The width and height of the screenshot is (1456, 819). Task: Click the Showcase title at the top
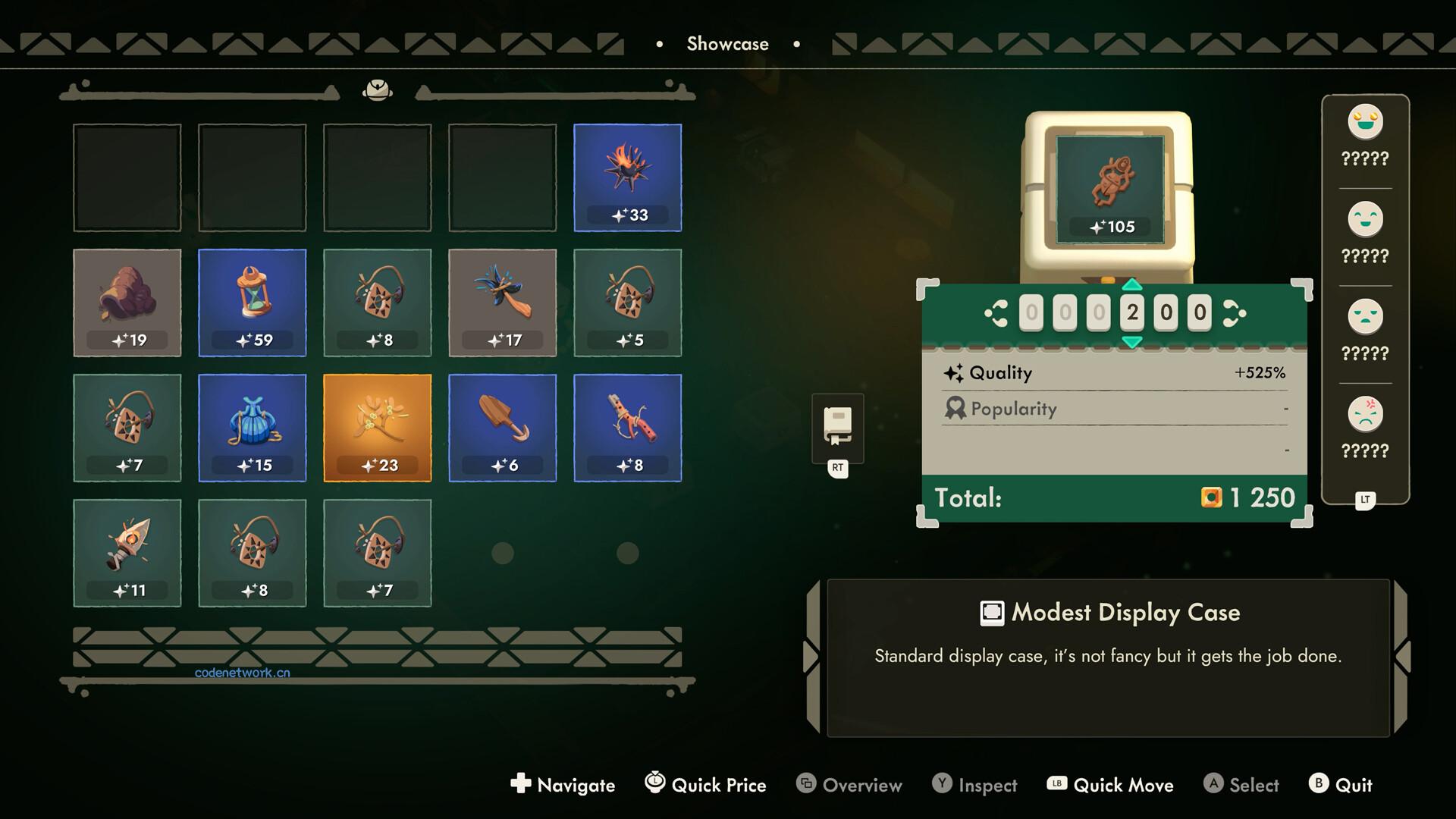coord(727,43)
